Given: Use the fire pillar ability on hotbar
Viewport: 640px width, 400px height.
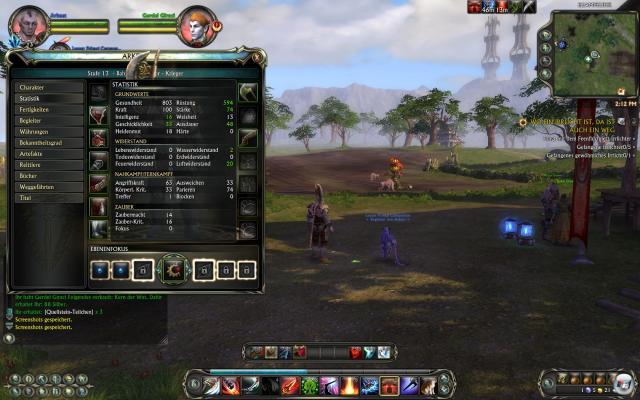Looking at the screenshot, I should (x=350, y=385).
